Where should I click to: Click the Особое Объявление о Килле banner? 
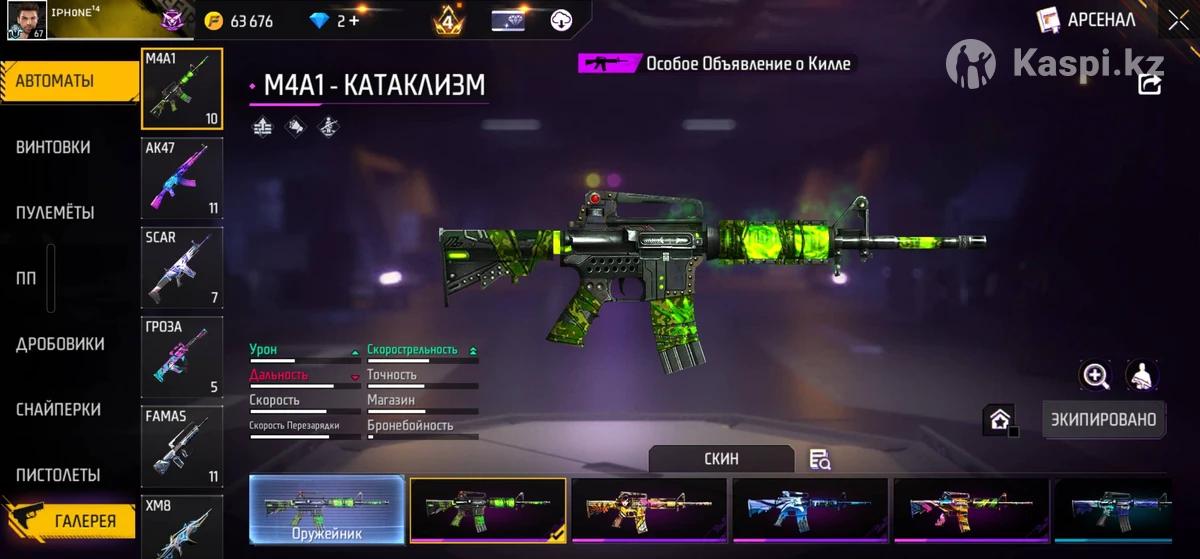(718, 63)
